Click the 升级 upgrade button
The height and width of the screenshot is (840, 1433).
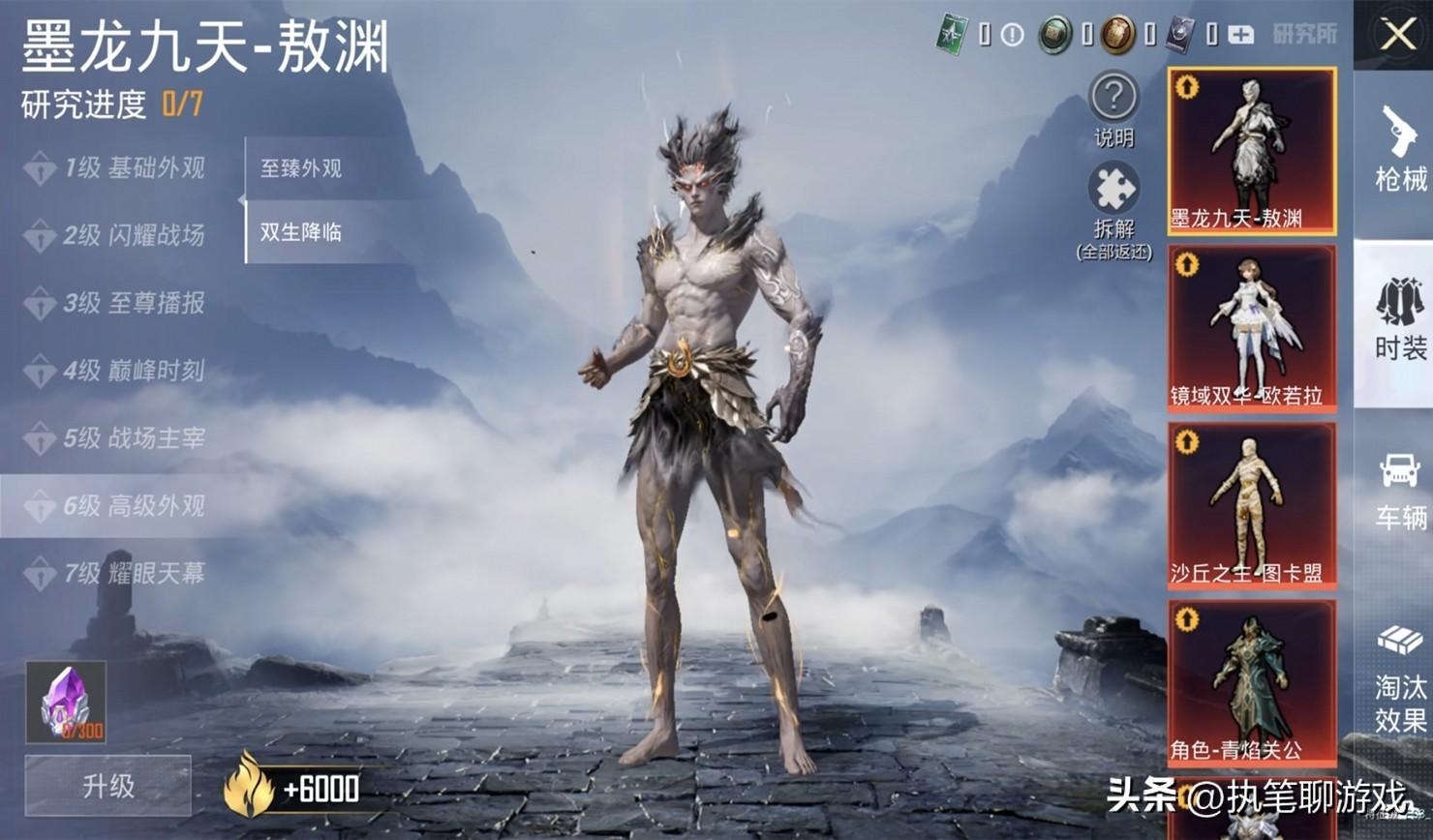(x=107, y=786)
